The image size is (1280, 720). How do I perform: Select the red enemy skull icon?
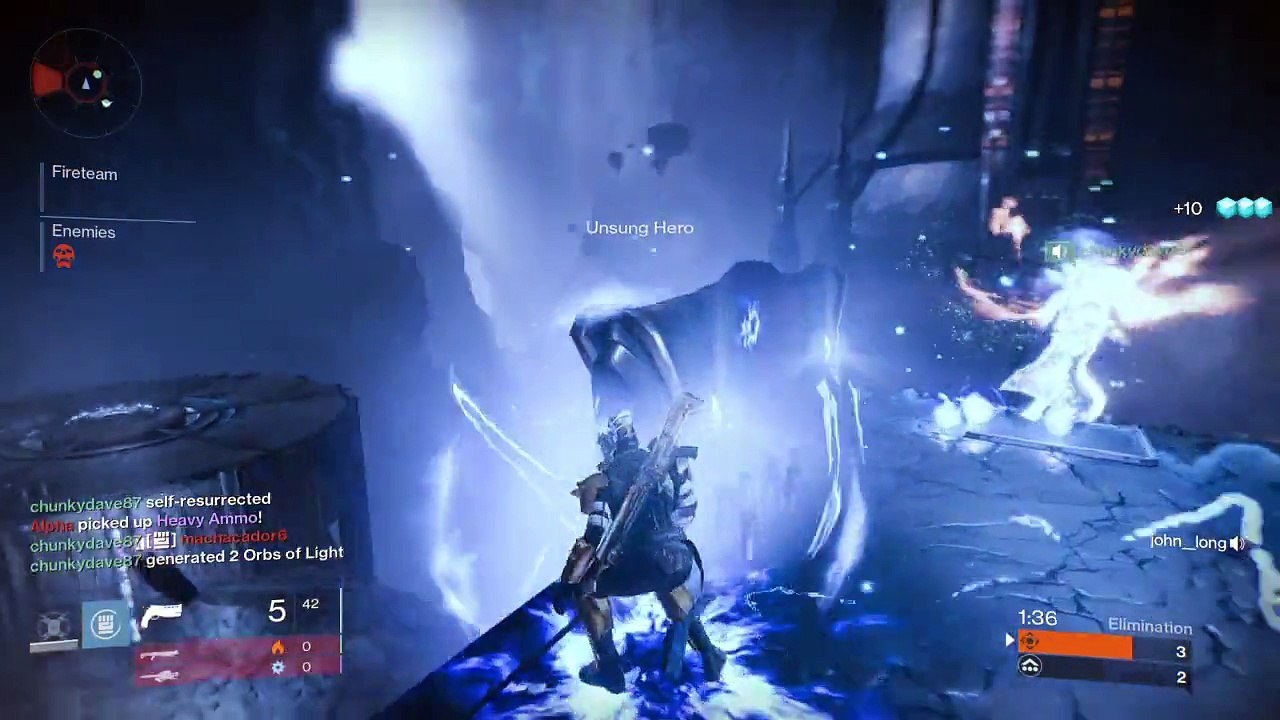63,256
